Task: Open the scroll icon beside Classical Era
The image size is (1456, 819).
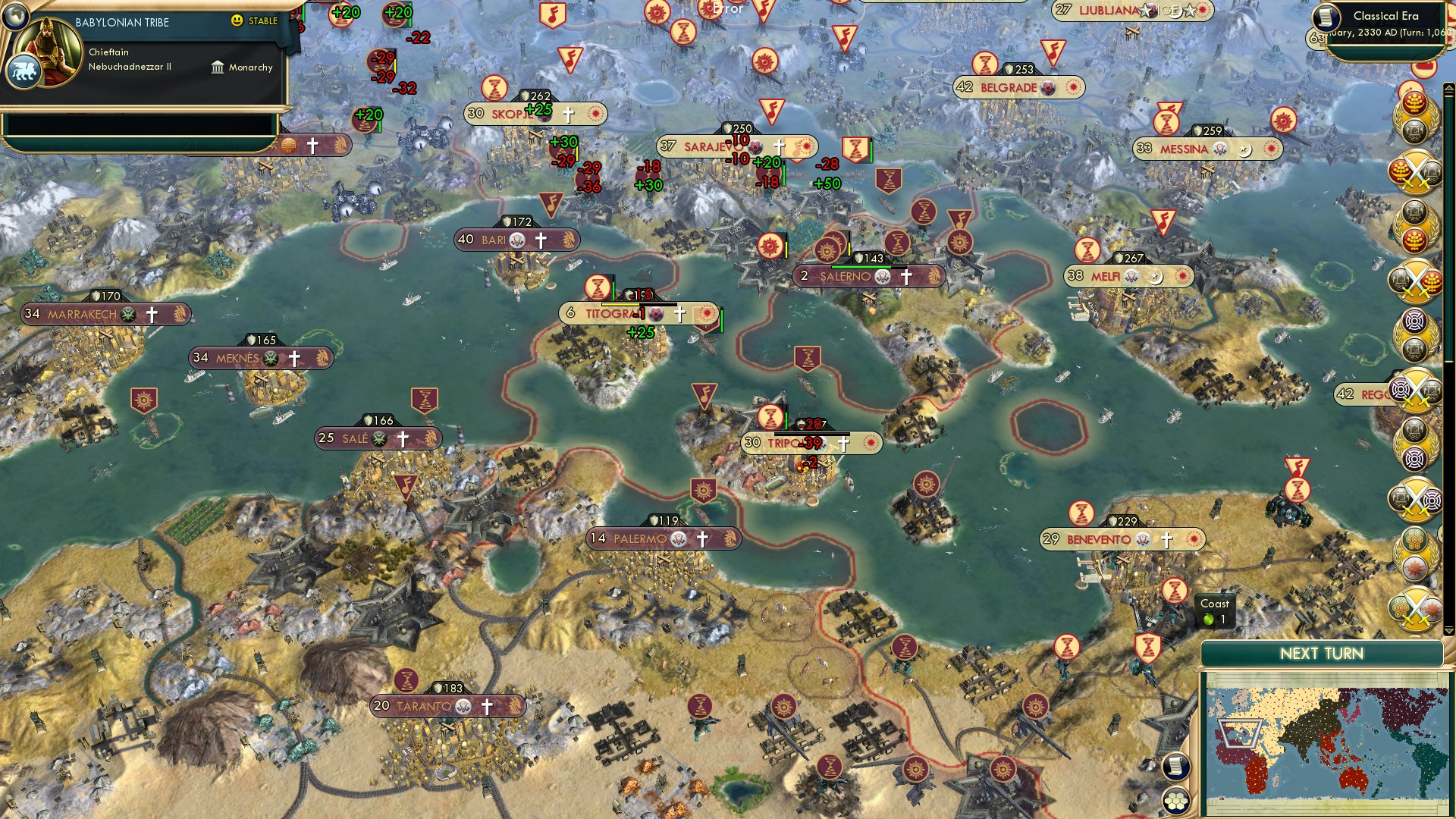Action: pos(1326,17)
